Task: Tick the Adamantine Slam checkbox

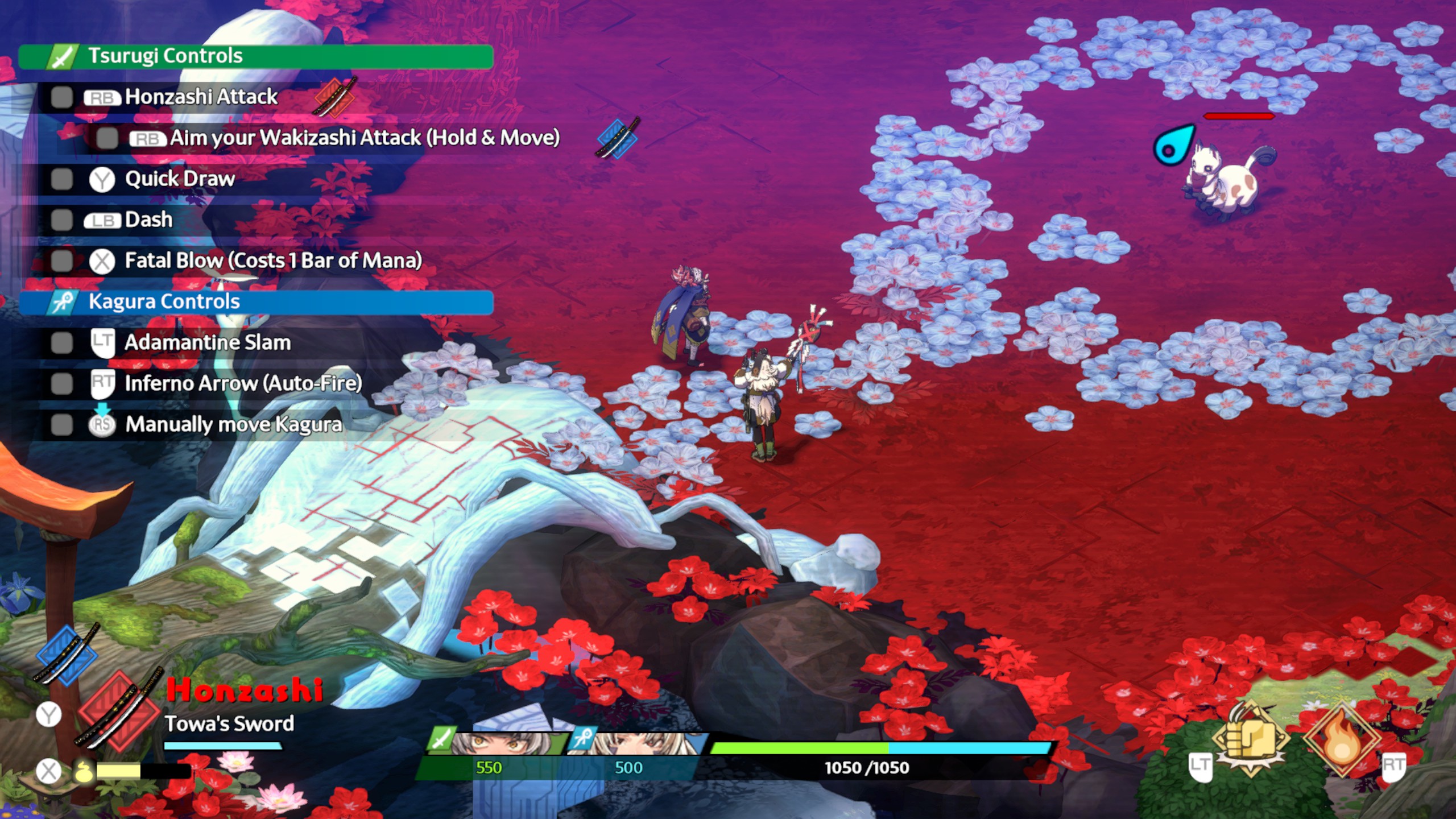Action: pyautogui.click(x=61, y=343)
